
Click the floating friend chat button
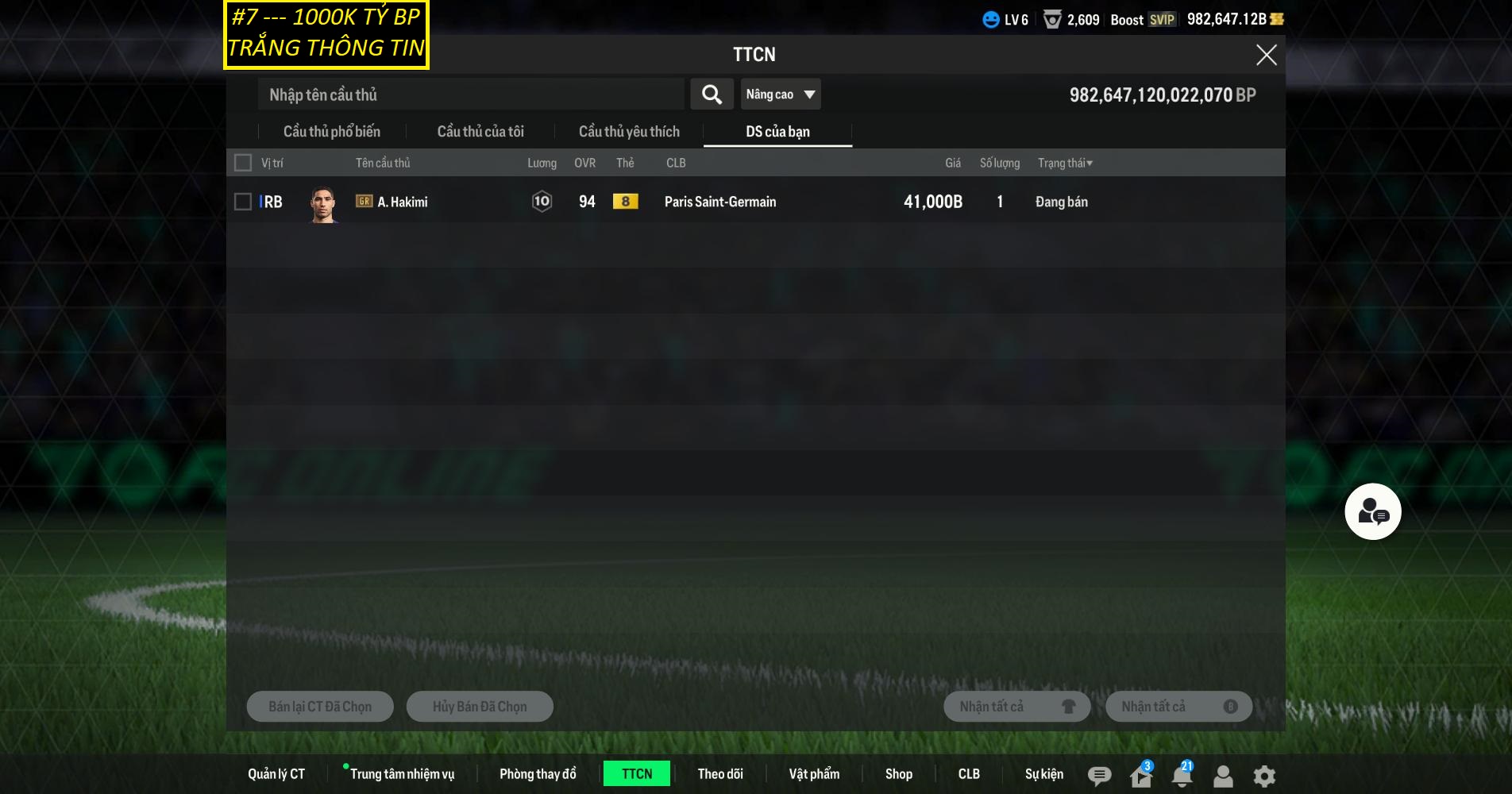tap(1372, 511)
